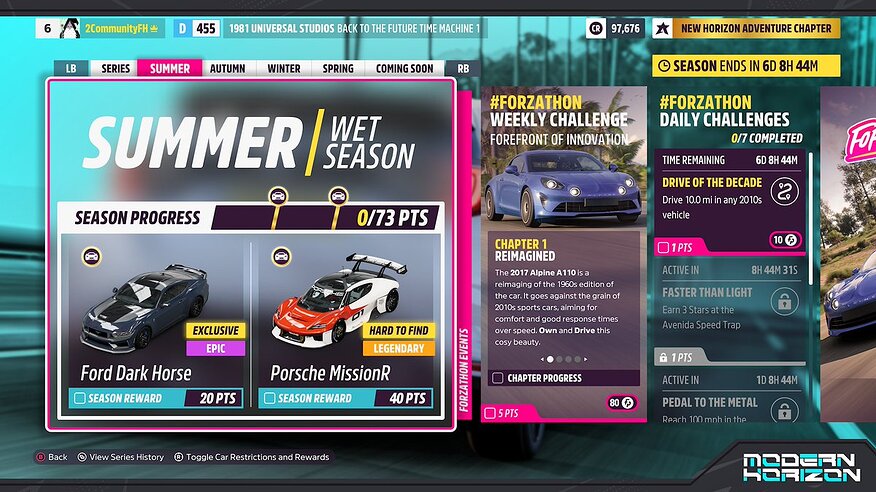Open the locked Faster Than Light challenge
Viewport: 876px width, 492px height.
731,300
